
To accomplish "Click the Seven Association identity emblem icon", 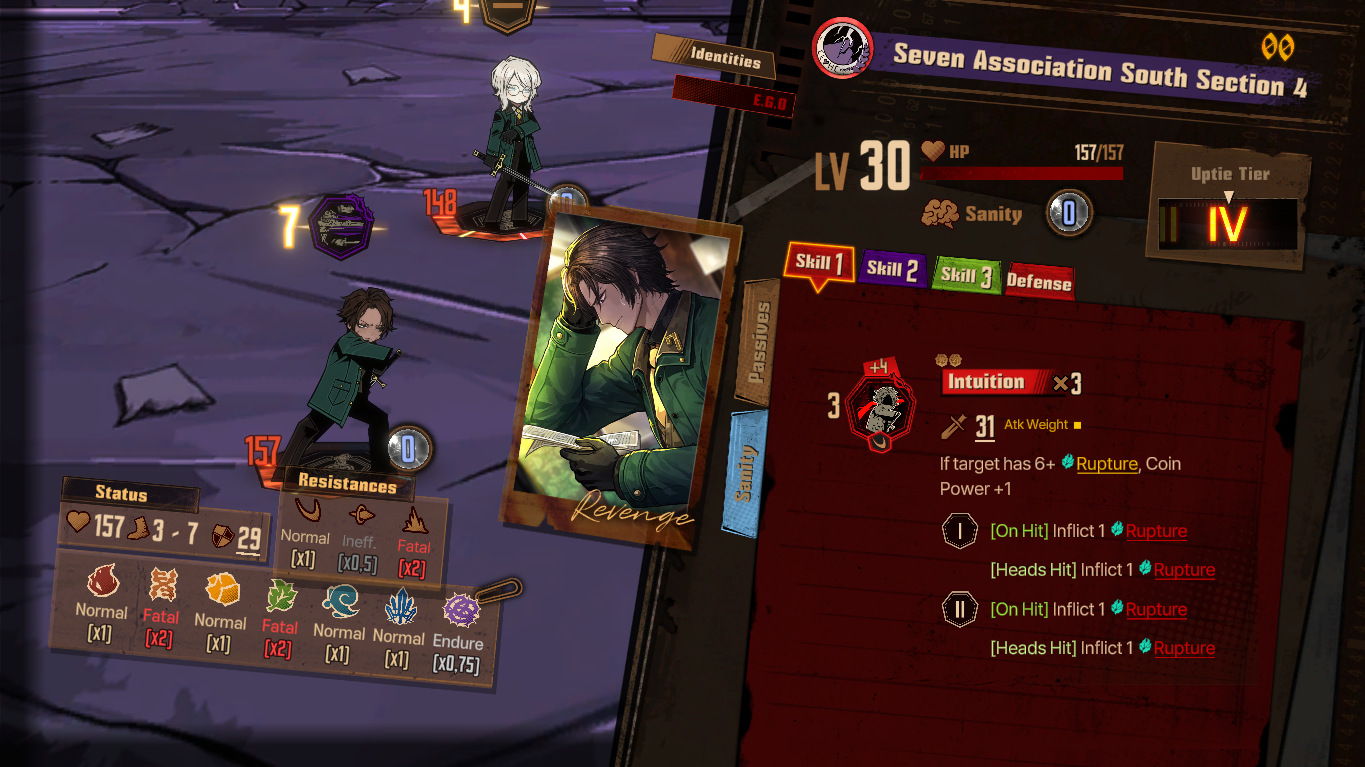I will (843, 48).
